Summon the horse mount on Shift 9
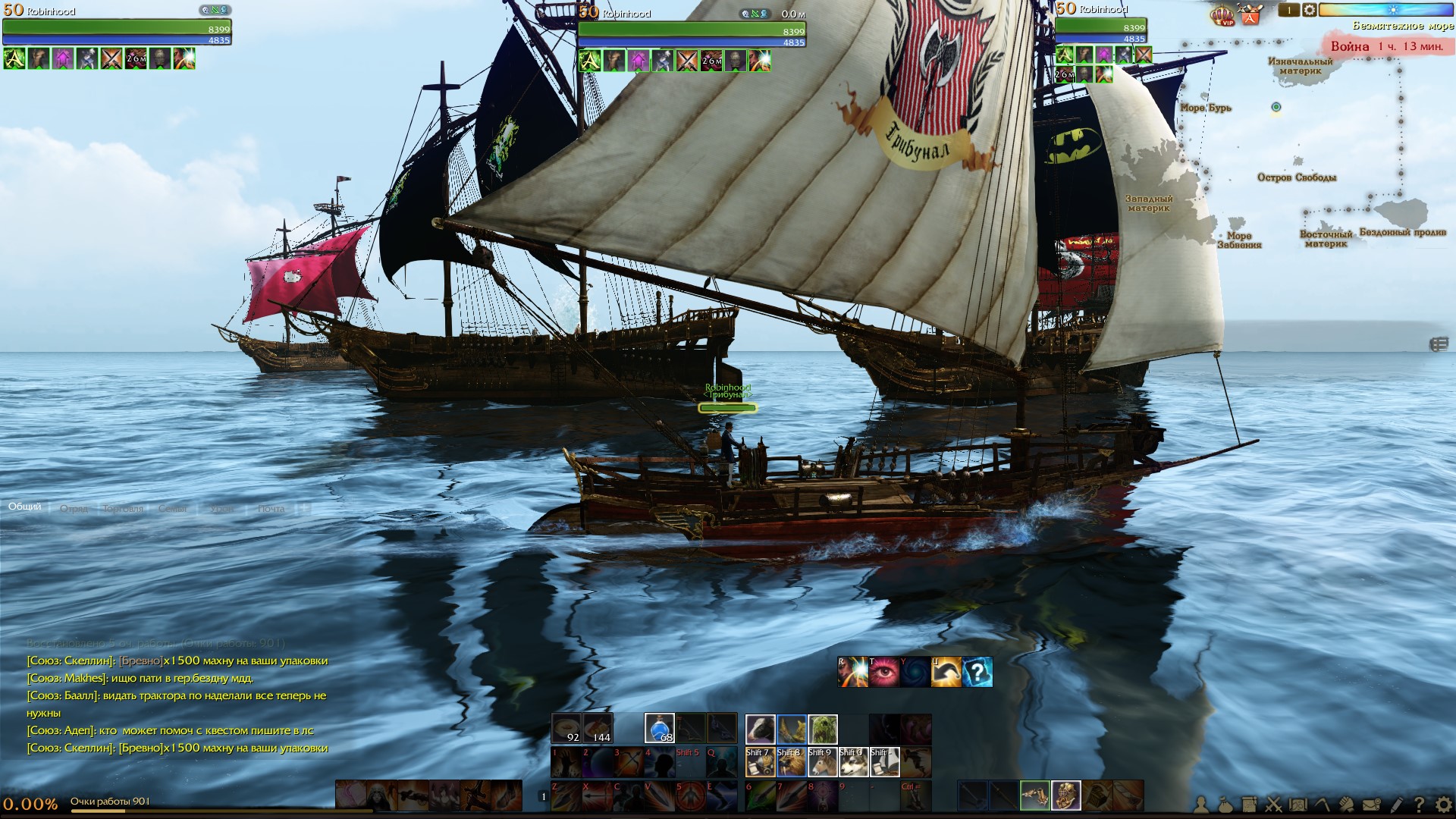Viewport: 1456px width, 819px height. [822, 762]
